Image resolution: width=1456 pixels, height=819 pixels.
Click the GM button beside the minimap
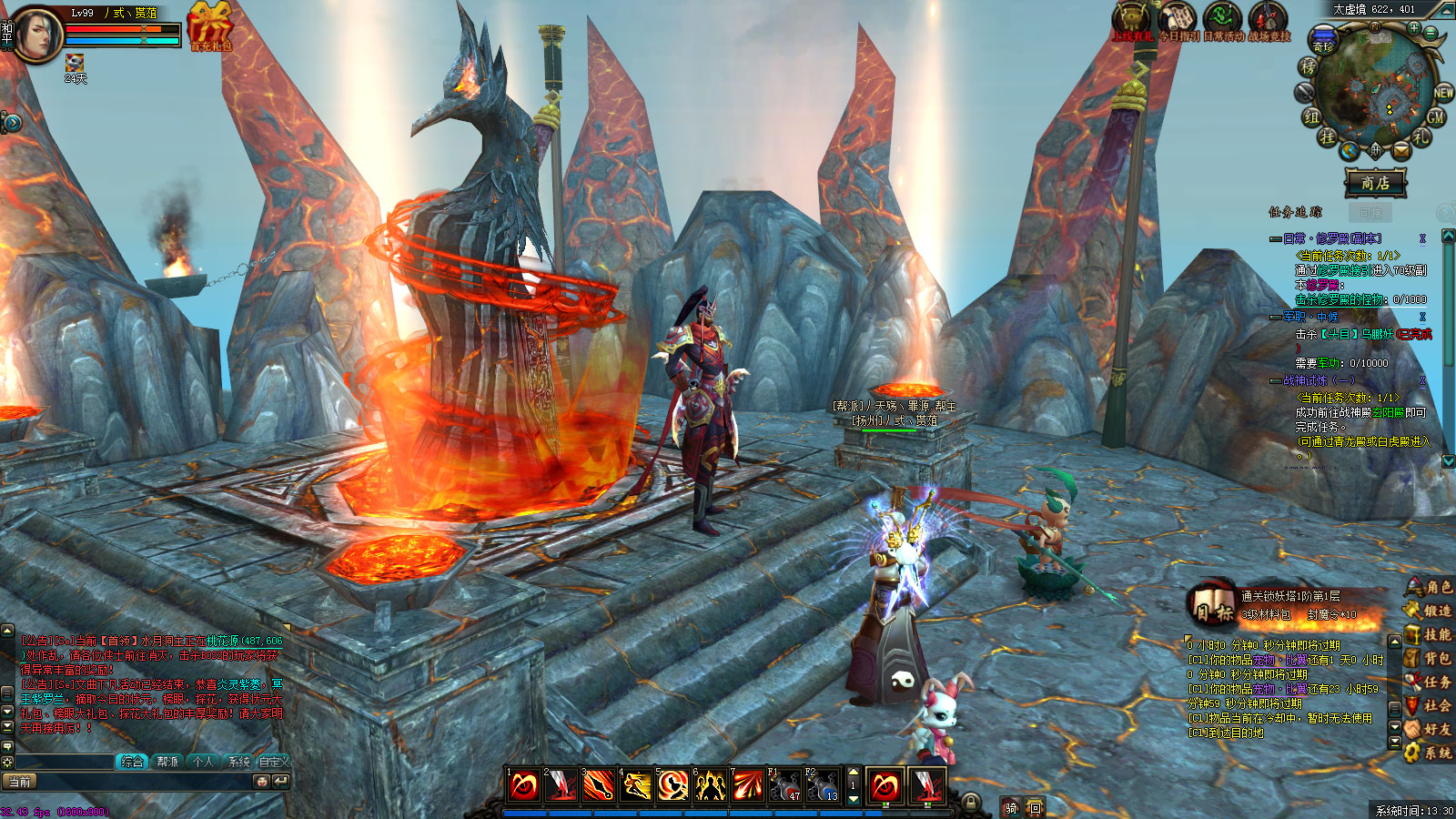[x=1436, y=117]
